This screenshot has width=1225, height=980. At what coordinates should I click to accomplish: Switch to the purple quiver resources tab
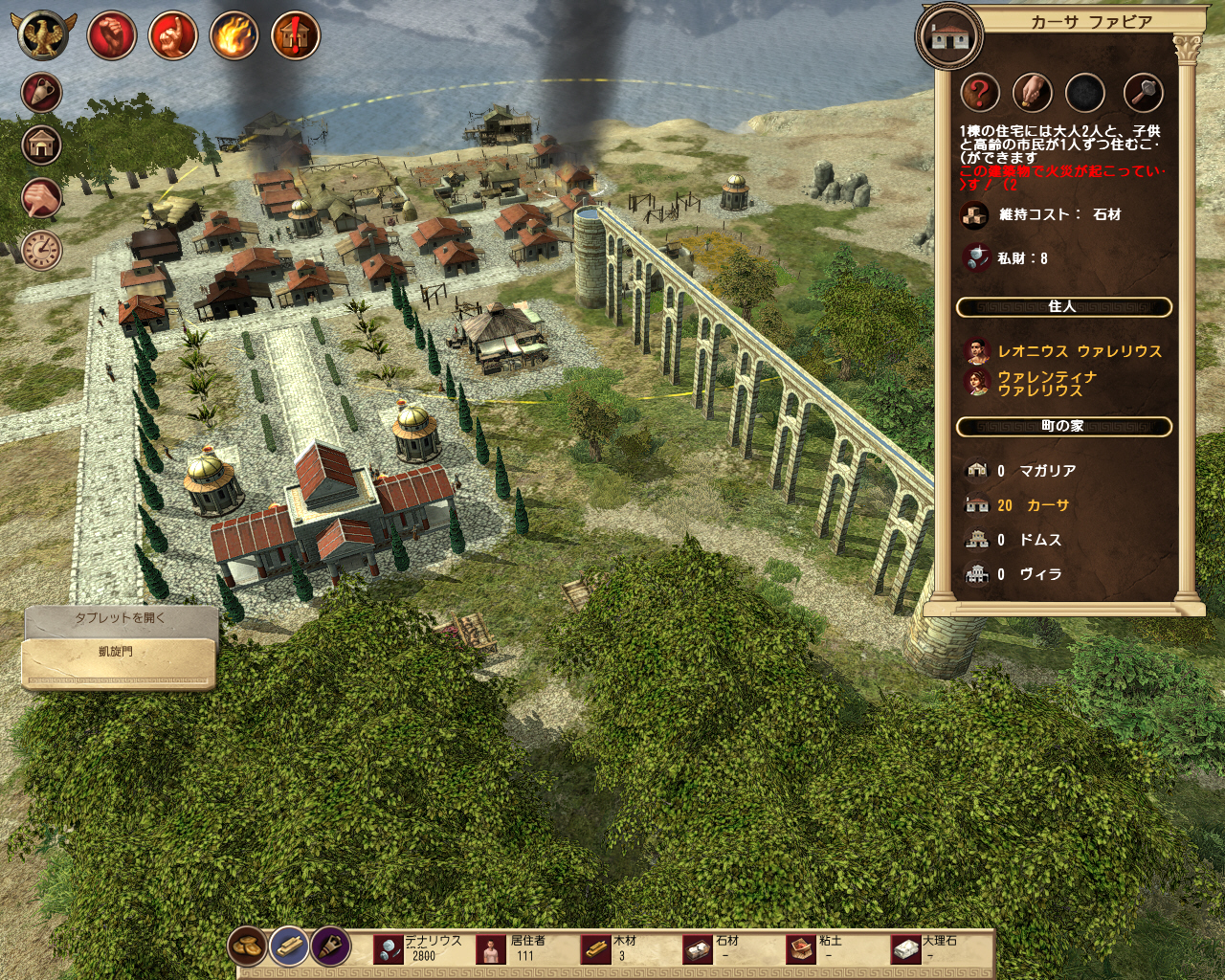pos(330,947)
